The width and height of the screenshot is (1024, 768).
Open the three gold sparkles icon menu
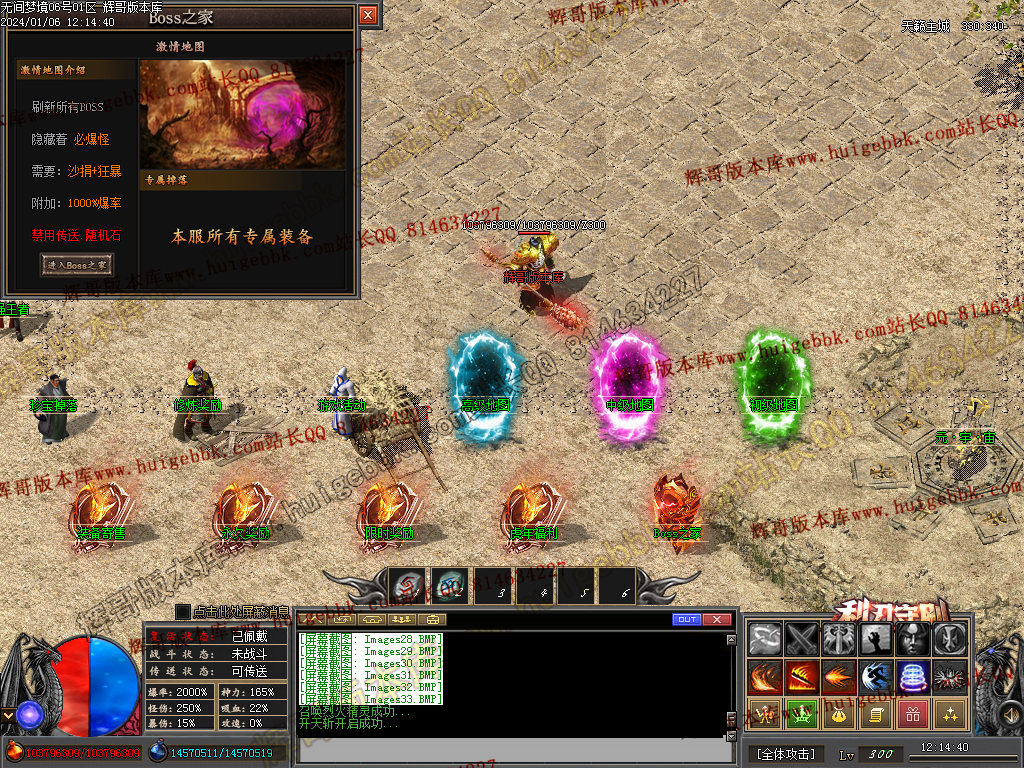(950, 714)
